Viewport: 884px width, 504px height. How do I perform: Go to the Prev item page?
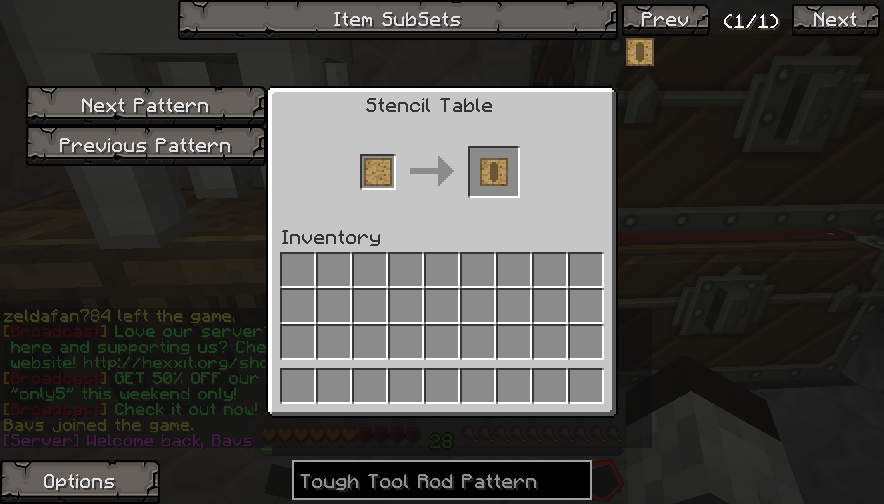(664, 19)
